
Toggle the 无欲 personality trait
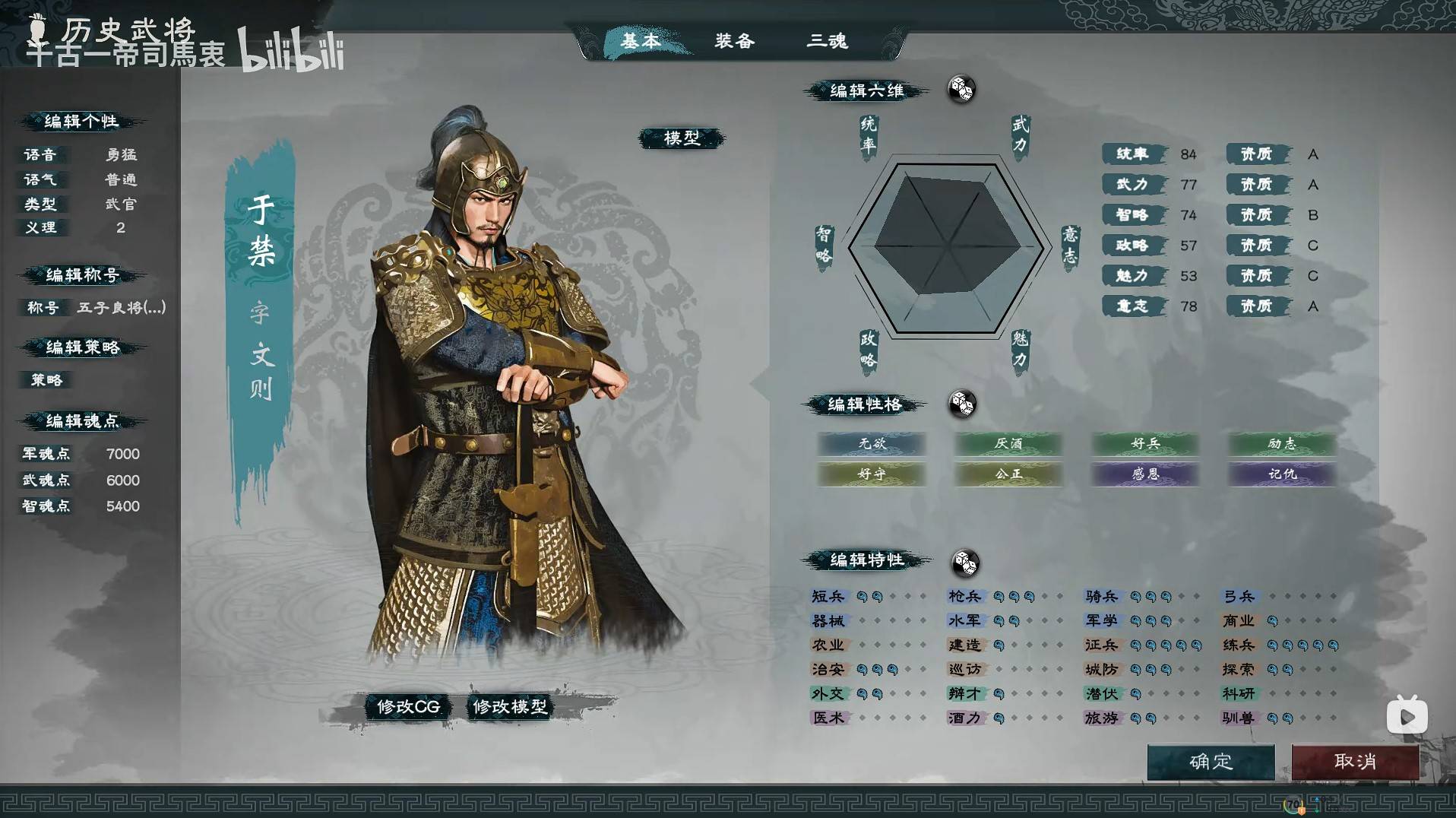pos(871,444)
